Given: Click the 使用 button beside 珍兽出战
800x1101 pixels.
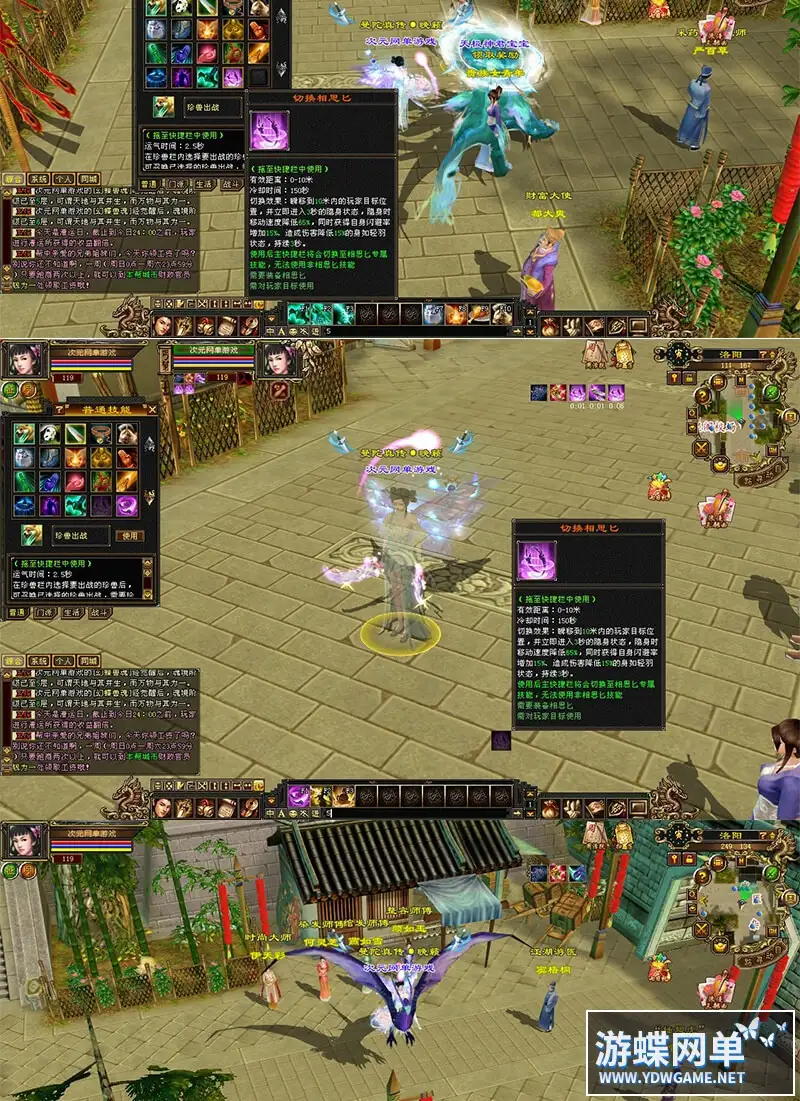Looking at the screenshot, I should (131, 536).
